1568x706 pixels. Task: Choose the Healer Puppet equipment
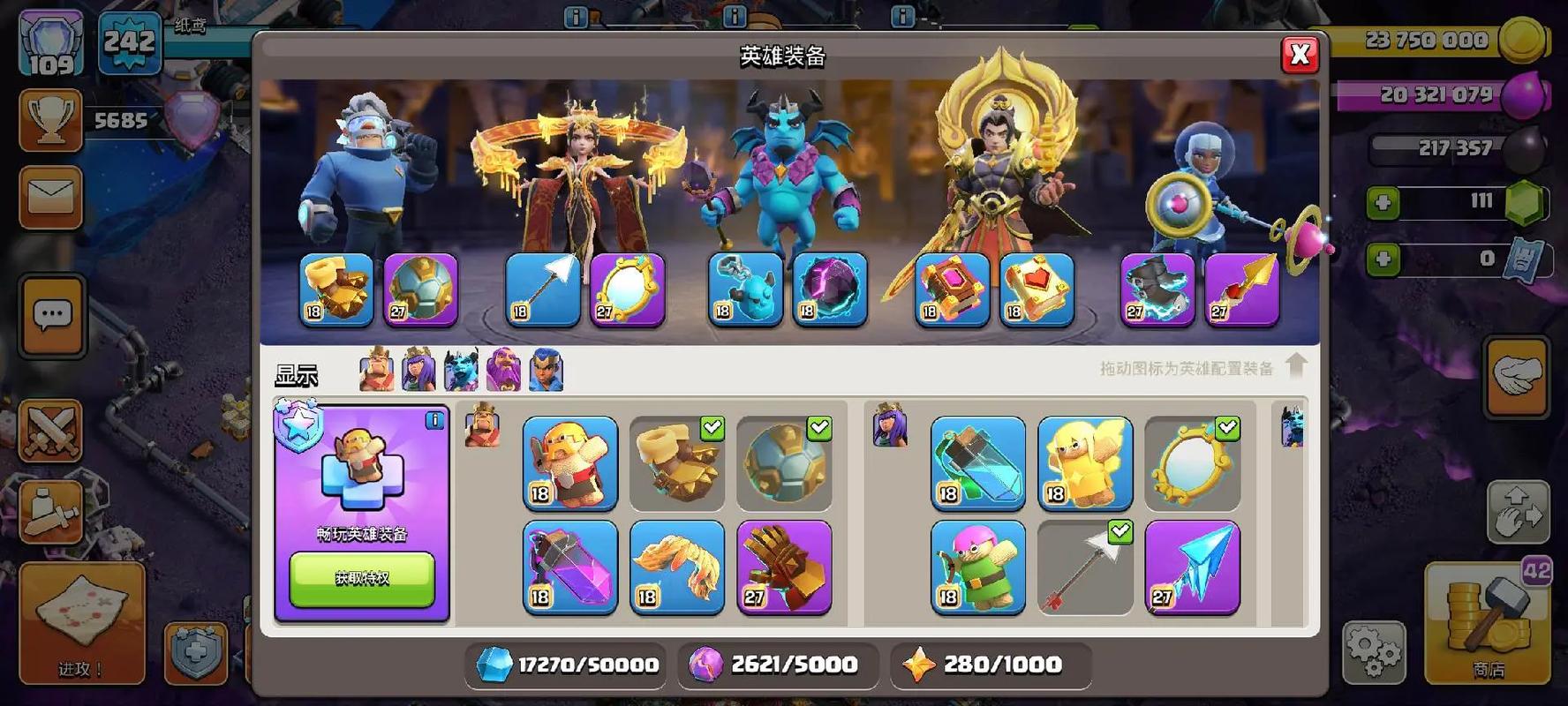[1085, 463]
